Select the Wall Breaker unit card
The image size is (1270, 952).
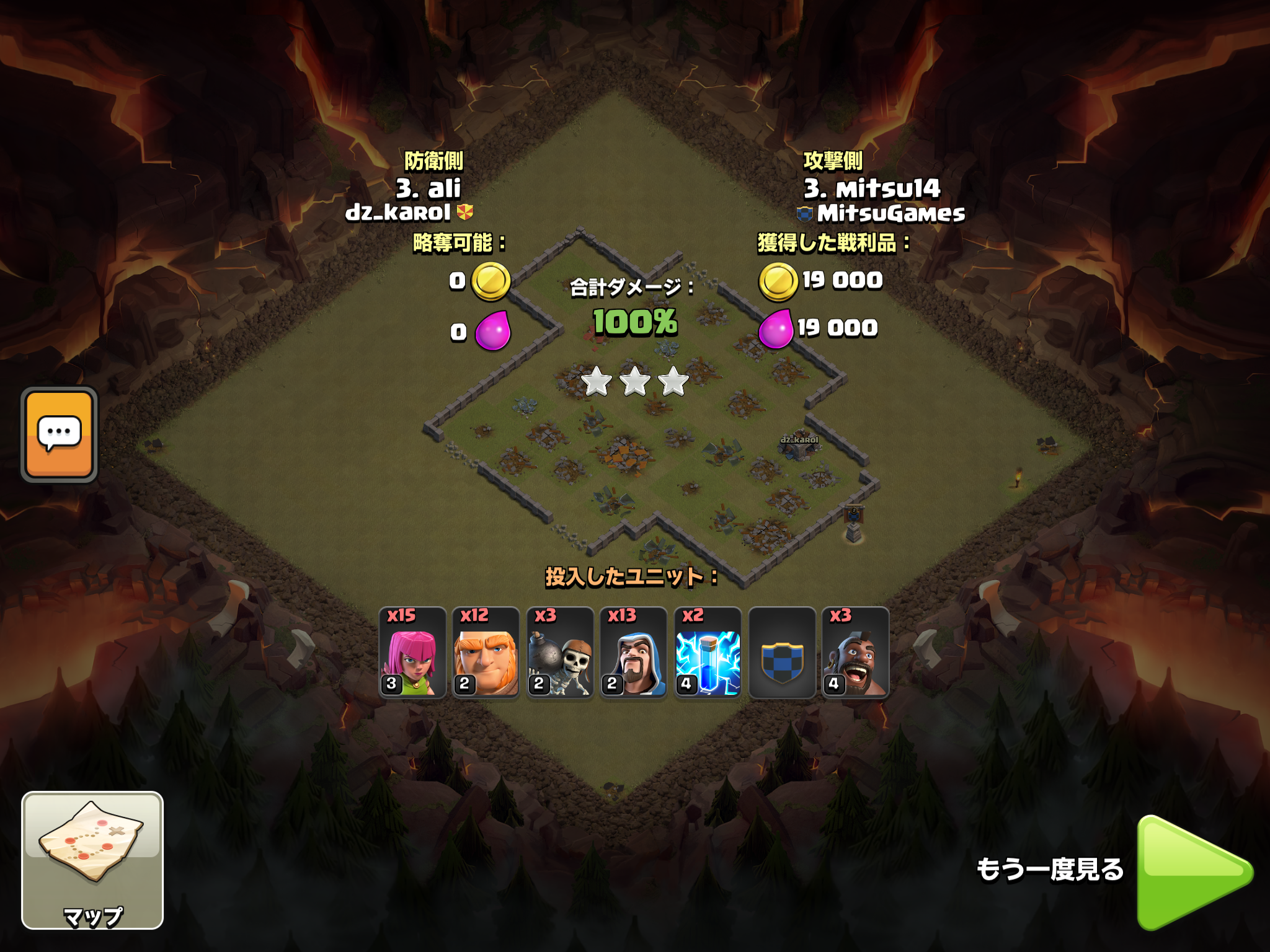click(560, 653)
